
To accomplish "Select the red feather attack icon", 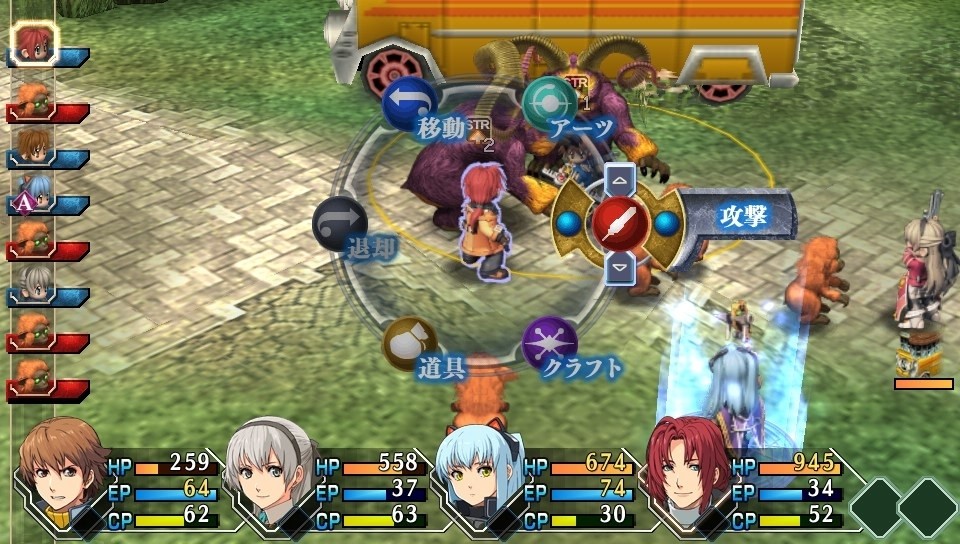I will tap(620, 223).
